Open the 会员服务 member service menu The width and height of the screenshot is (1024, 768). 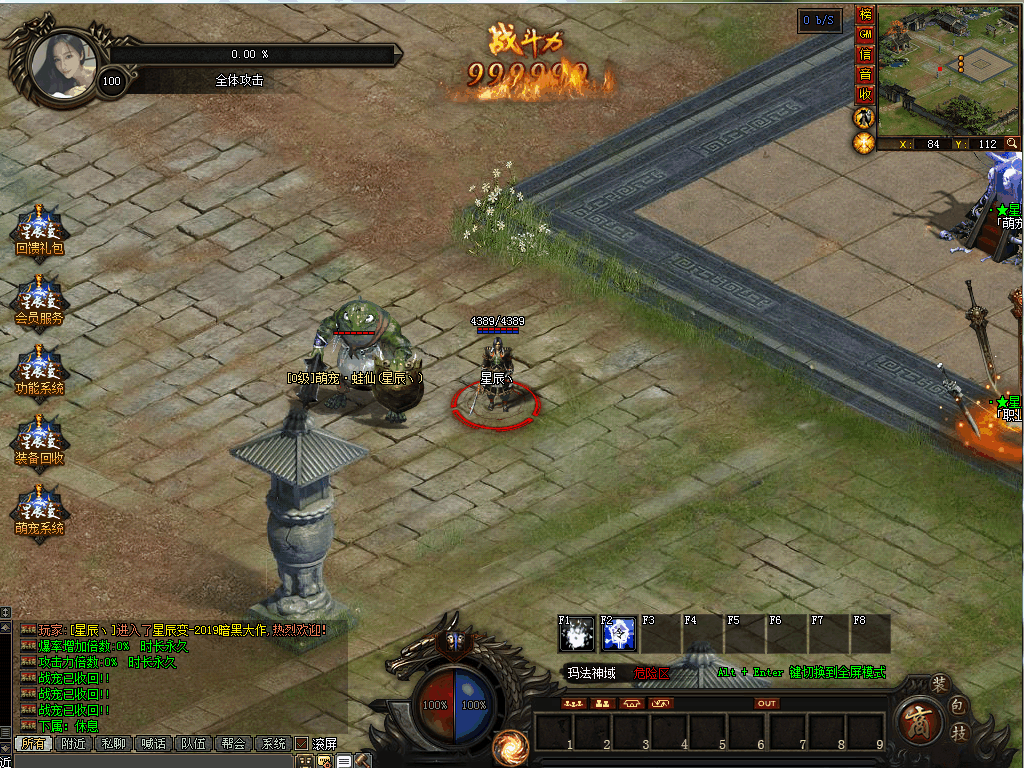tap(39, 299)
